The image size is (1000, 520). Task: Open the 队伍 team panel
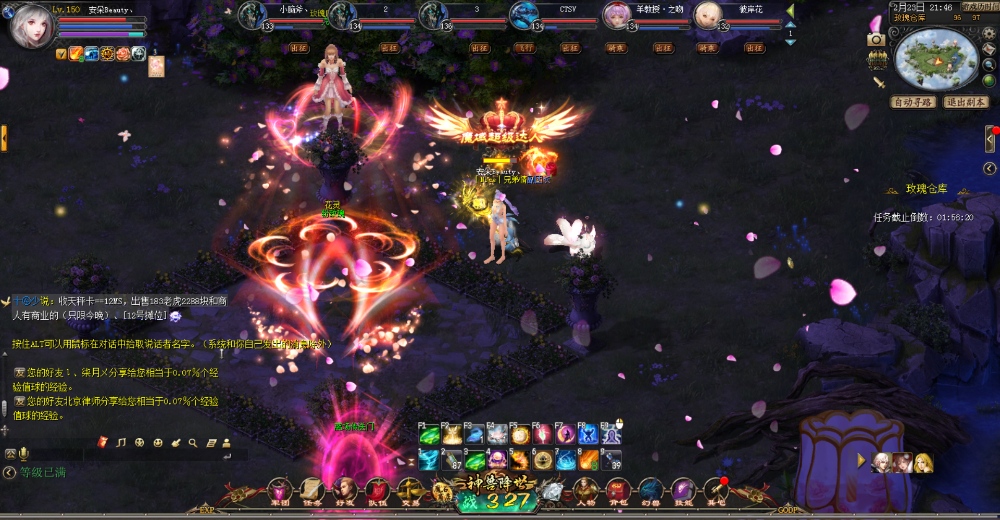[x=377, y=492]
